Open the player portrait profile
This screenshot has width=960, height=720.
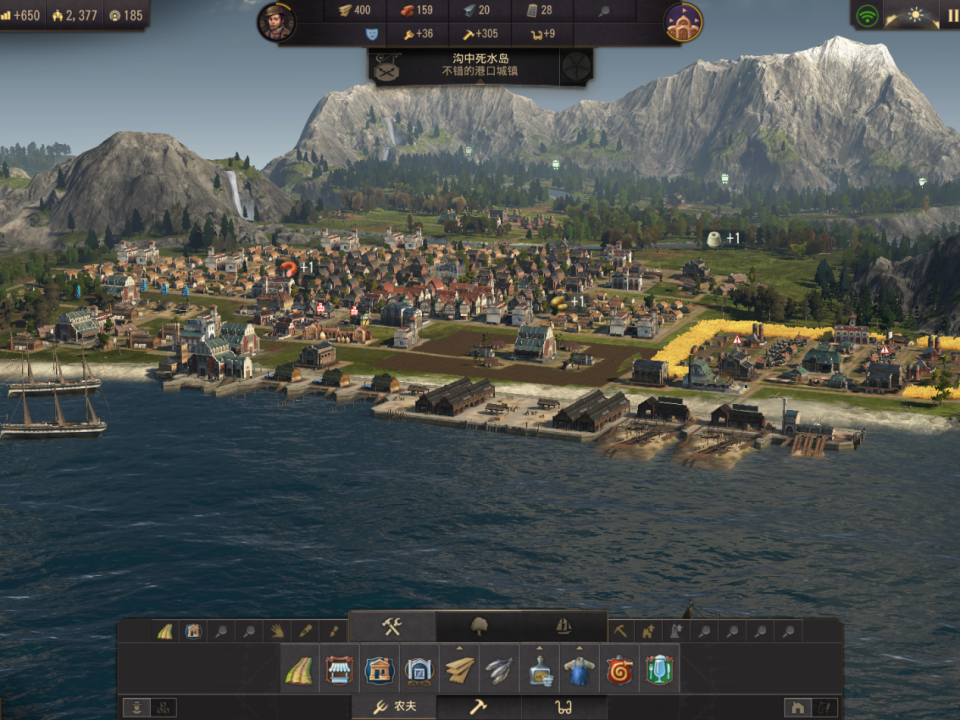point(276,22)
